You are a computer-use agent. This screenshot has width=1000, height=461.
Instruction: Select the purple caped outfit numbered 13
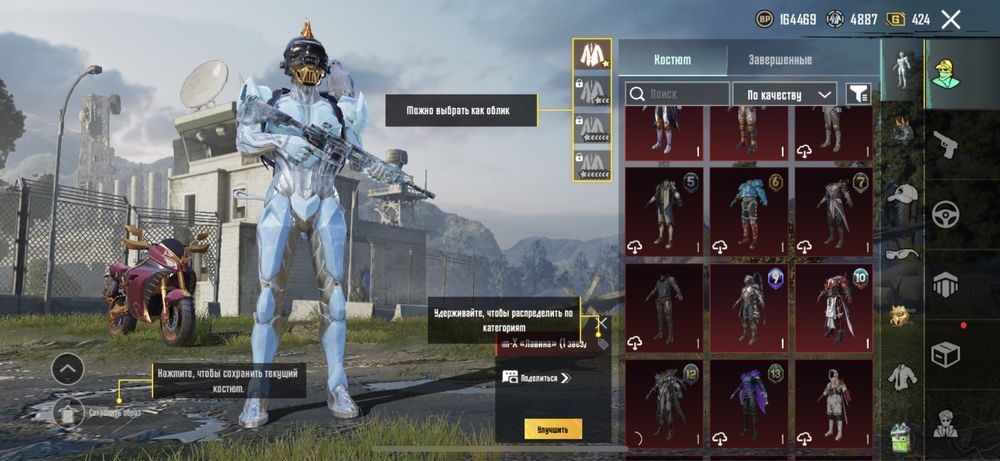749,403
